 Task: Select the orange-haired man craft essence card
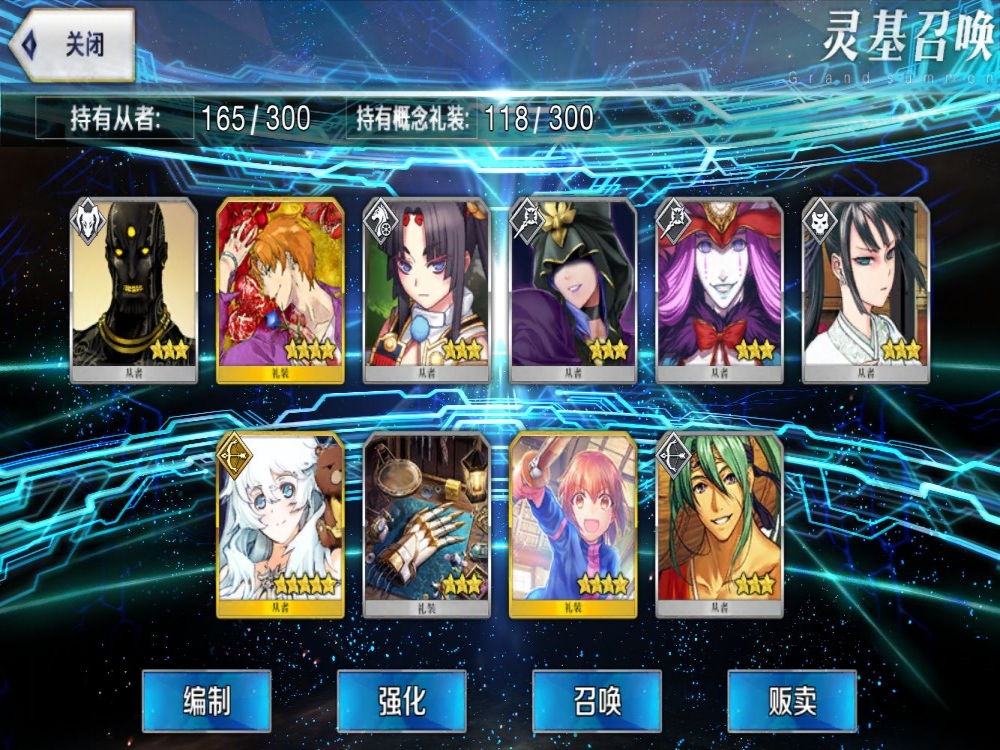coord(280,290)
